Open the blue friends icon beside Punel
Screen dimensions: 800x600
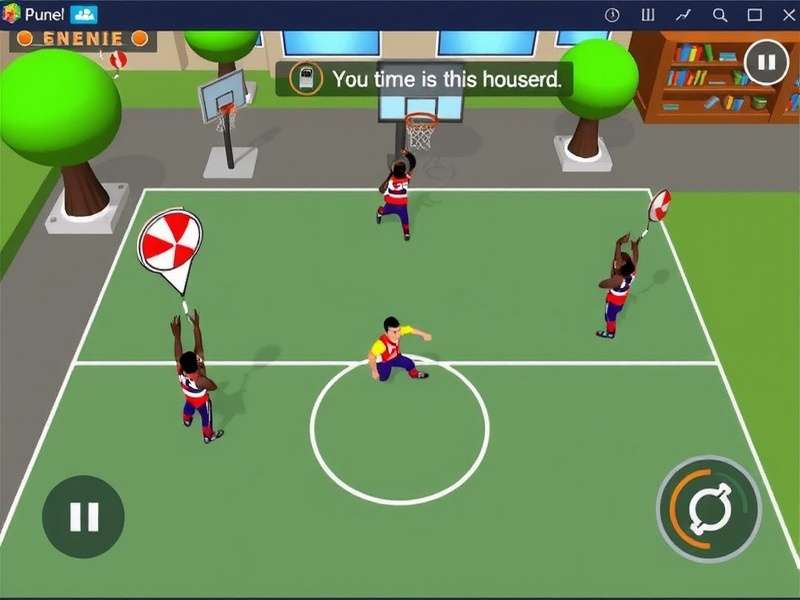(x=85, y=14)
